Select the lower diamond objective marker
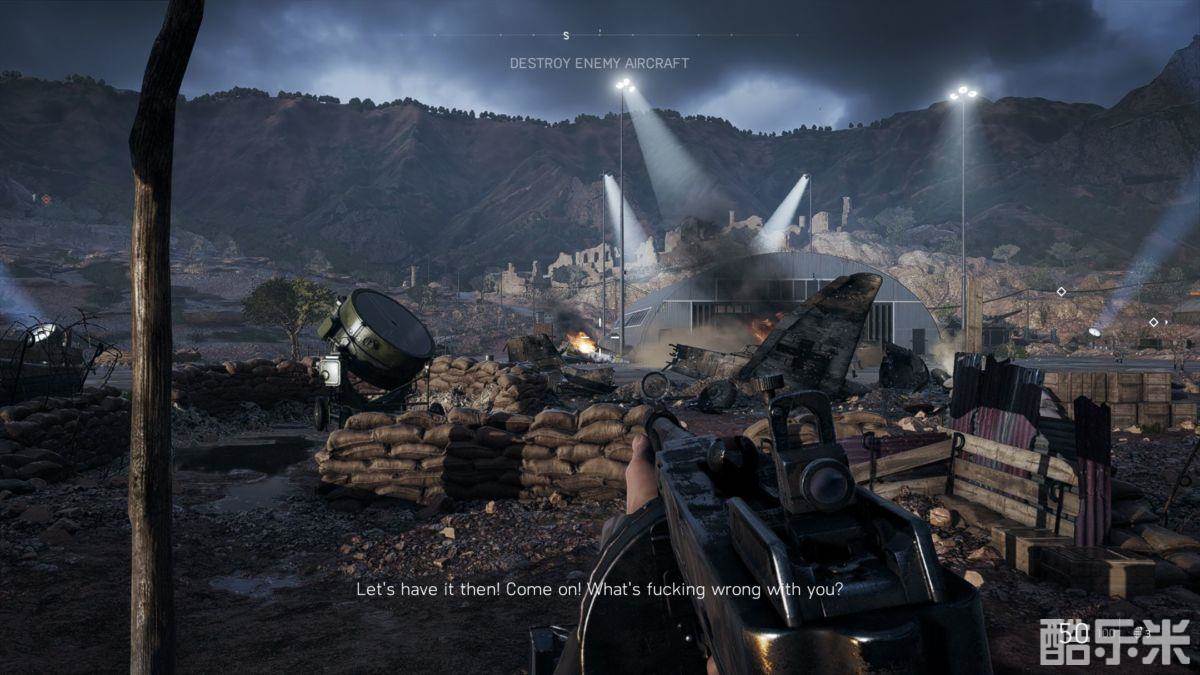 pyautogui.click(x=1153, y=322)
